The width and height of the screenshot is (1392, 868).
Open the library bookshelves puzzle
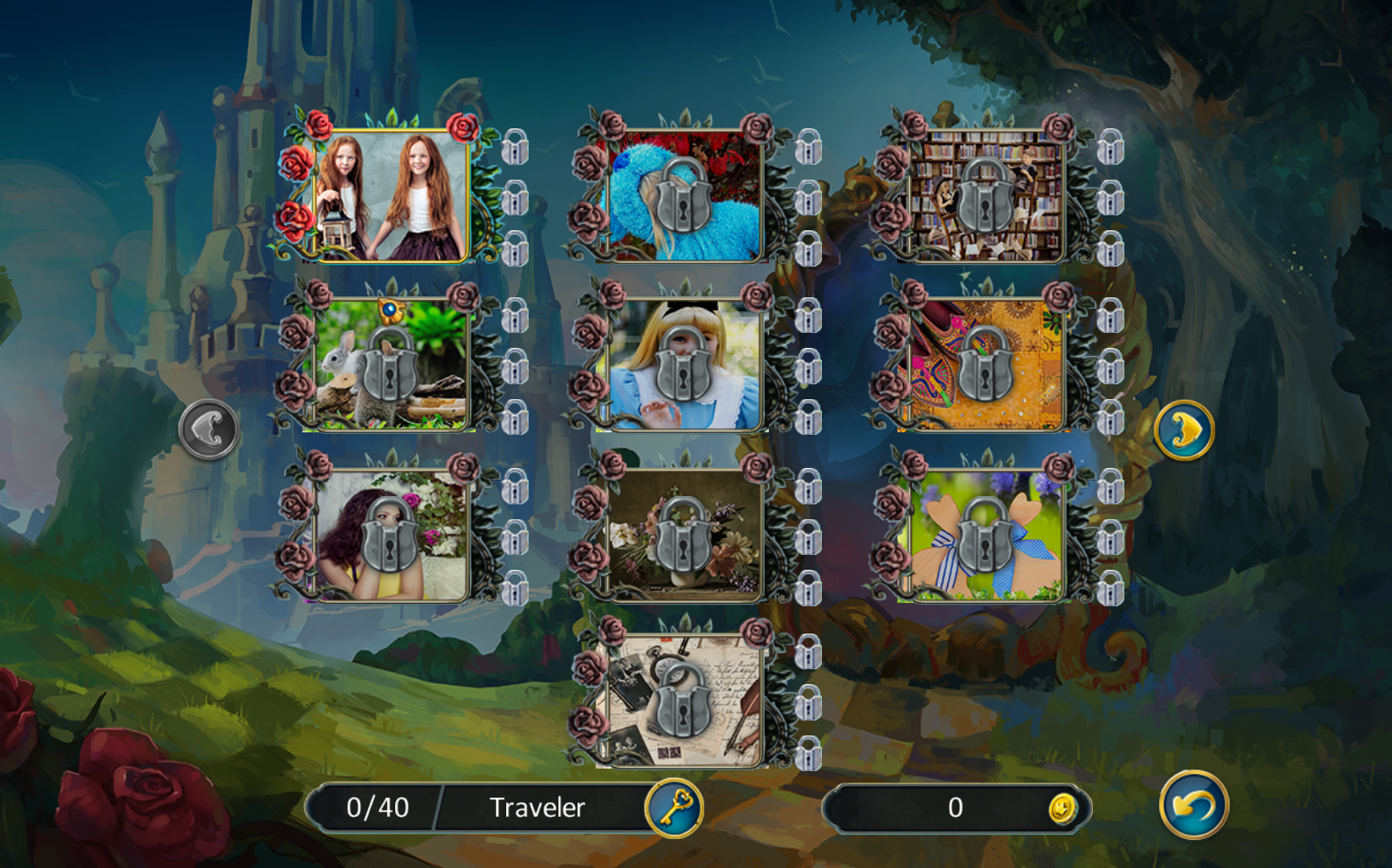click(x=985, y=197)
